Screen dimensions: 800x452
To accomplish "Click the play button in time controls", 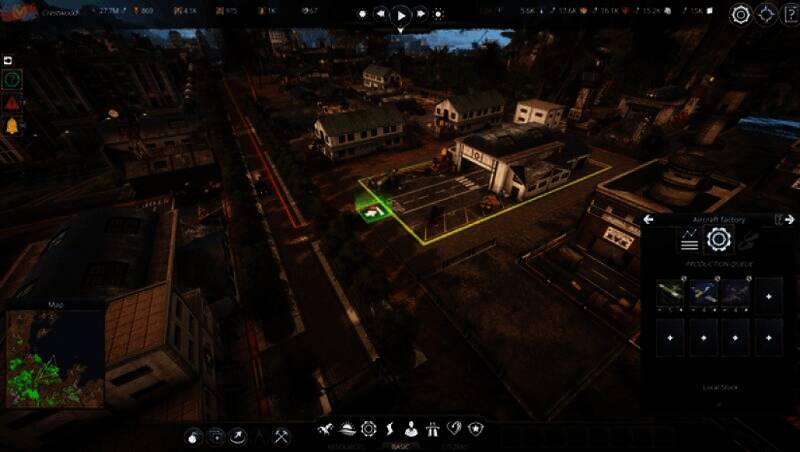I will point(400,15).
